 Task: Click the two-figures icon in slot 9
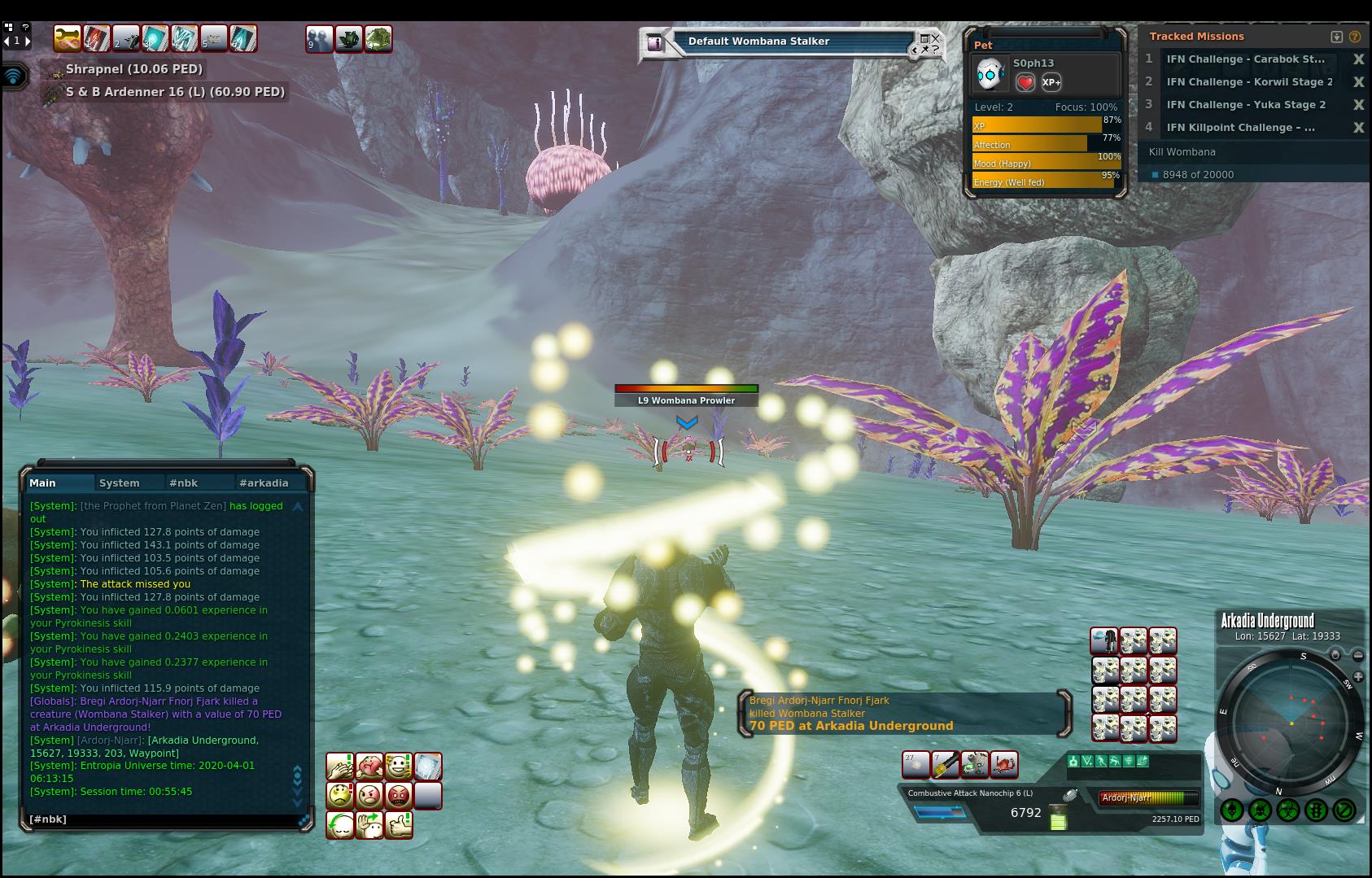point(319,38)
